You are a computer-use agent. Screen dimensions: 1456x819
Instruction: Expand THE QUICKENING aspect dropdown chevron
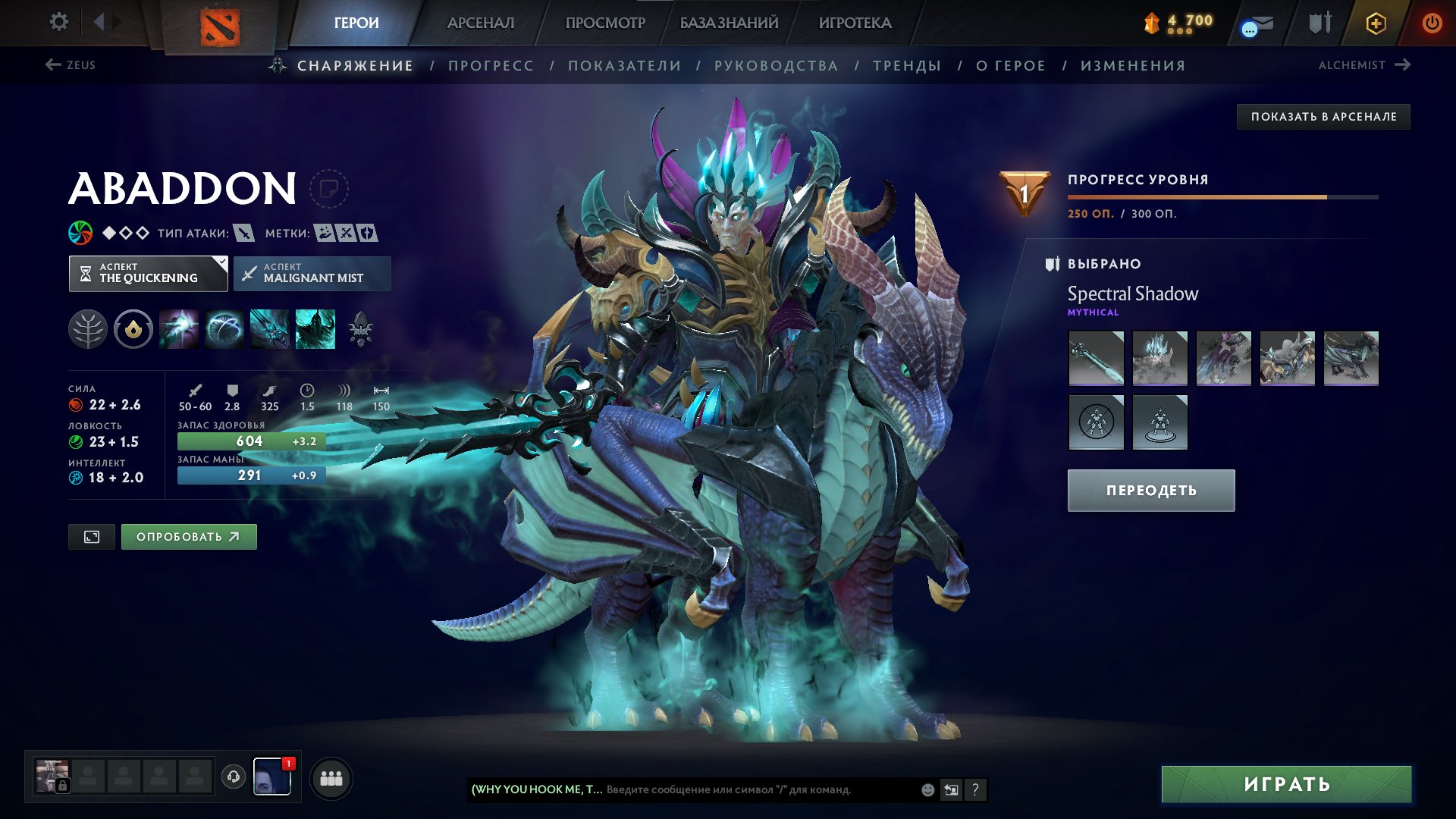pyautogui.click(x=220, y=264)
